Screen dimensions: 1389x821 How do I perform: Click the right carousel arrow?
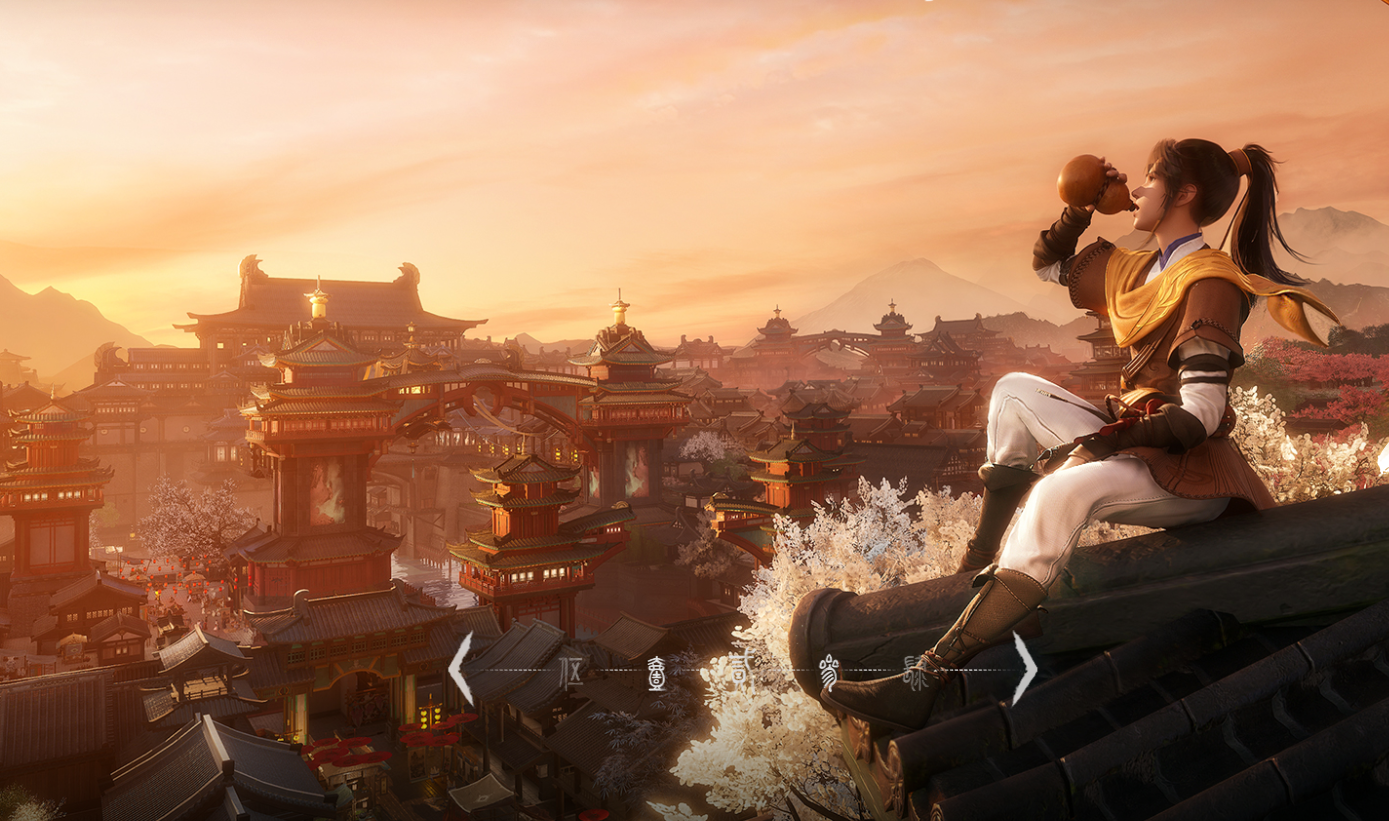(1024, 669)
